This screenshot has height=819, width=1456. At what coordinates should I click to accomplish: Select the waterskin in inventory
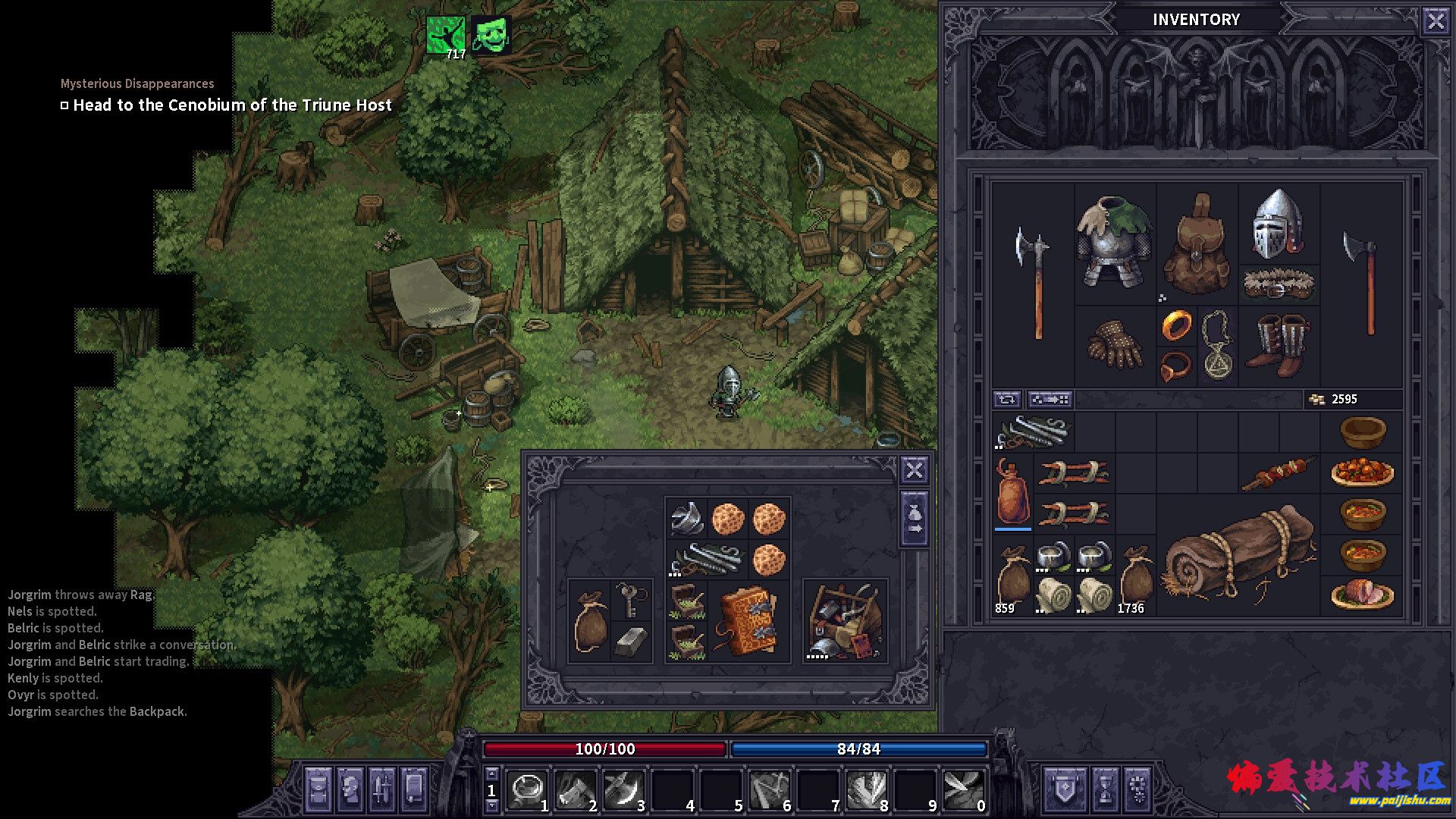[x=1012, y=491]
